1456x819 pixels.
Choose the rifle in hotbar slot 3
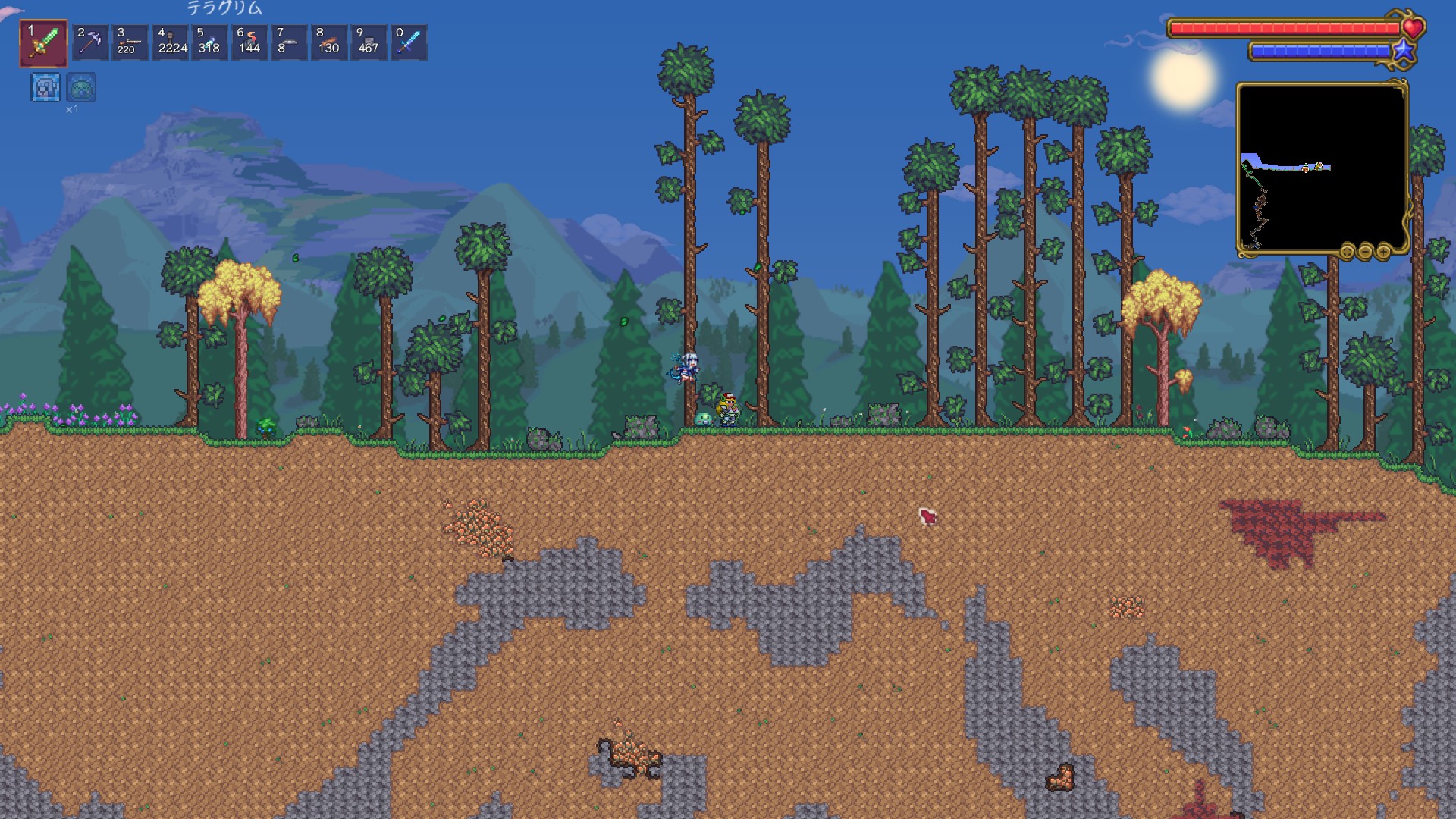pos(130,42)
